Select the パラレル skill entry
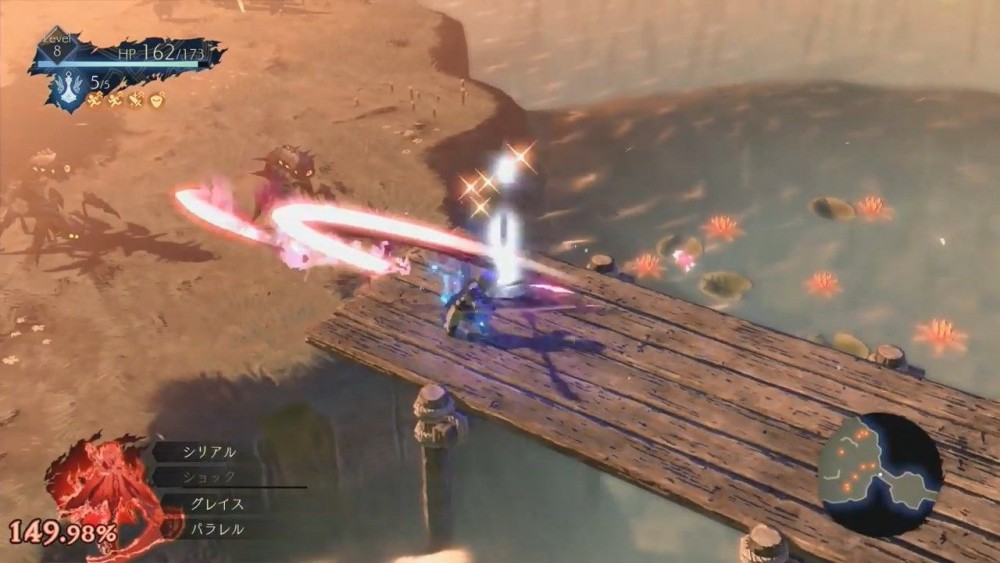The width and height of the screenshot is (1000, 563). (216, 529)
